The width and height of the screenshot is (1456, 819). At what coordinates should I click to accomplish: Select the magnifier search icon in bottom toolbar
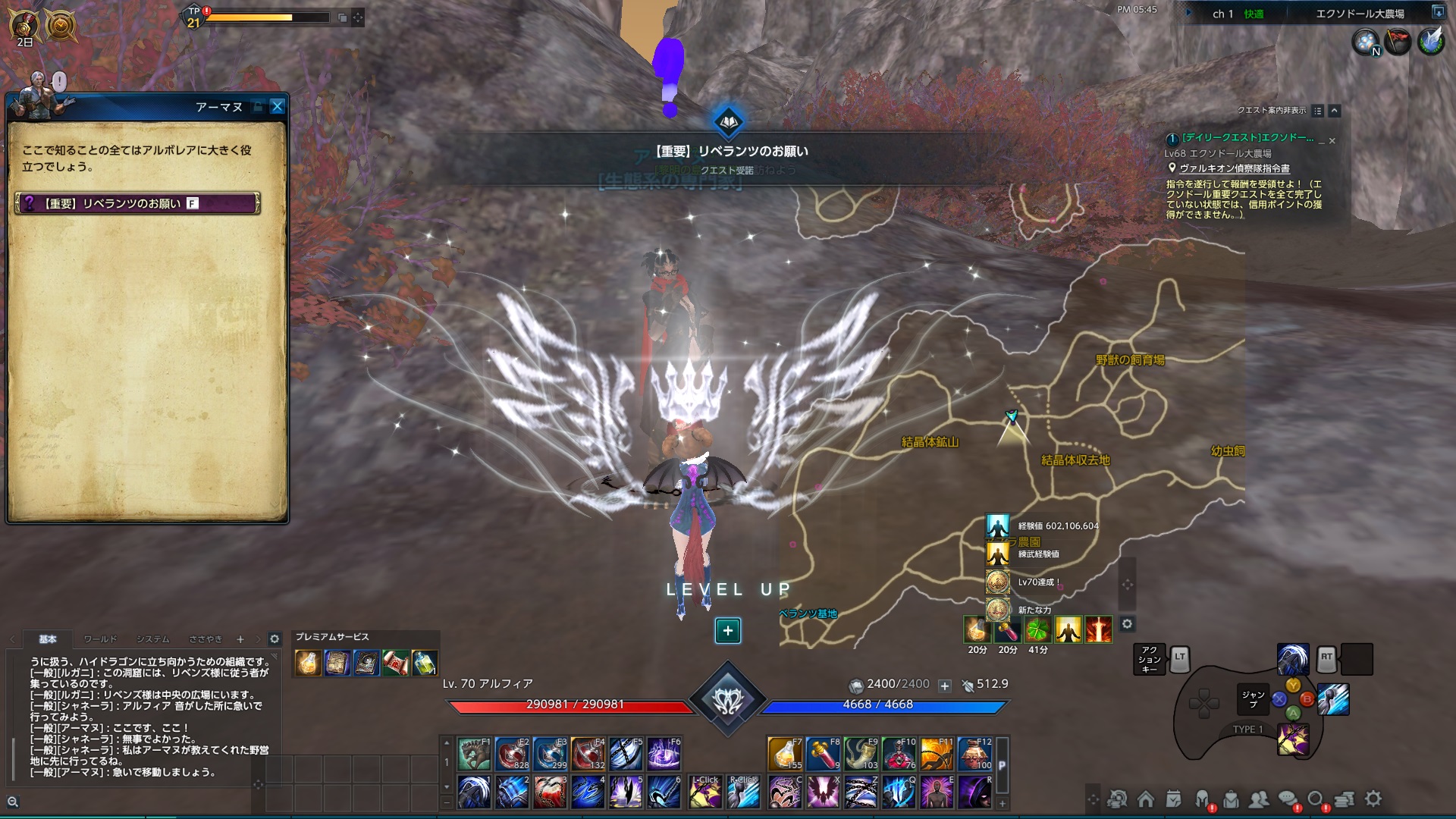pyautogui.click(x=1316, y=798)
